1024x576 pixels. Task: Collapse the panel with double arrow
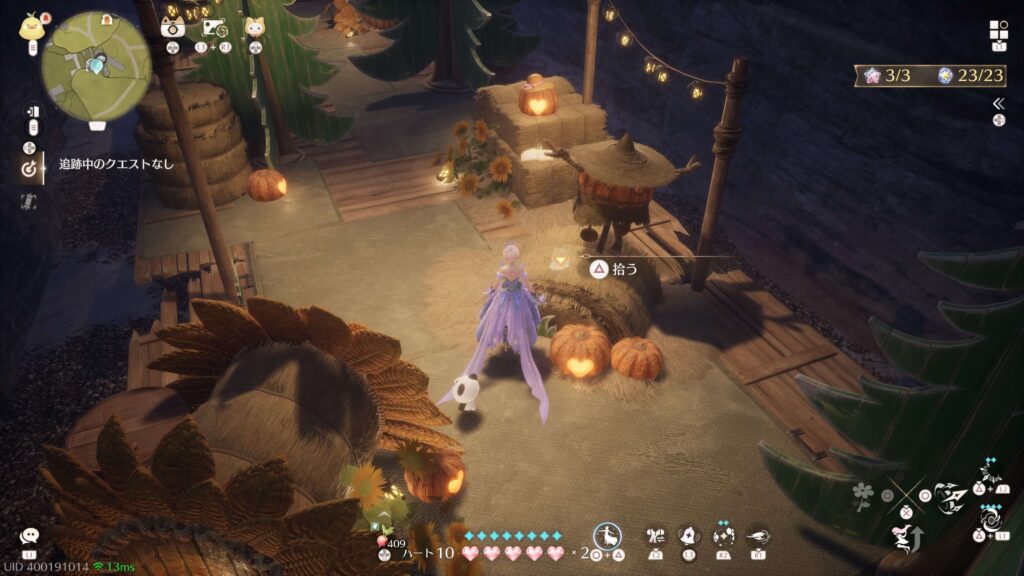click(998, 103)
